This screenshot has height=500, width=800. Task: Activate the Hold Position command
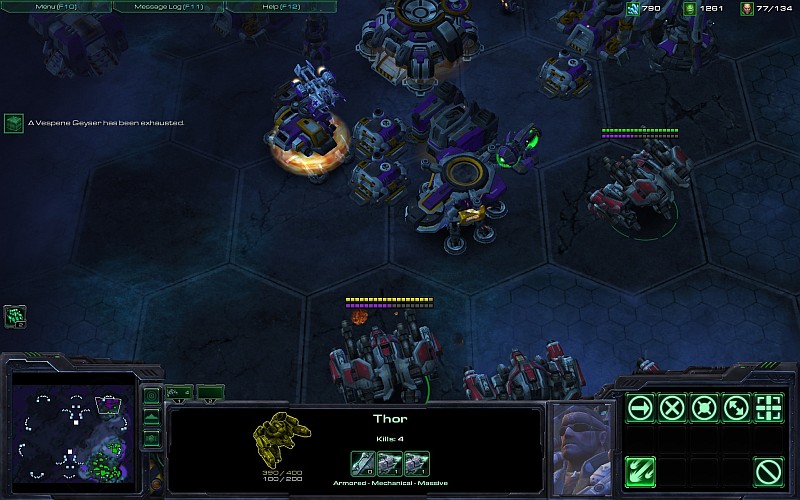pos(704,408)
